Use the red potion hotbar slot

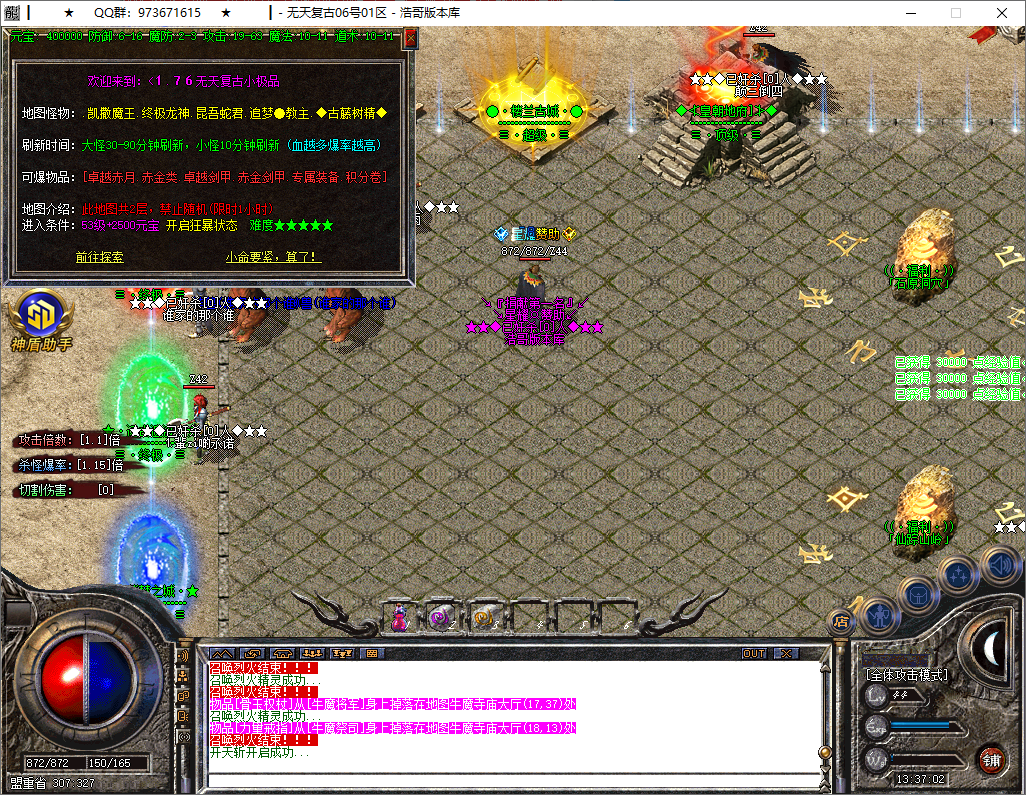(x=399, y=619)
